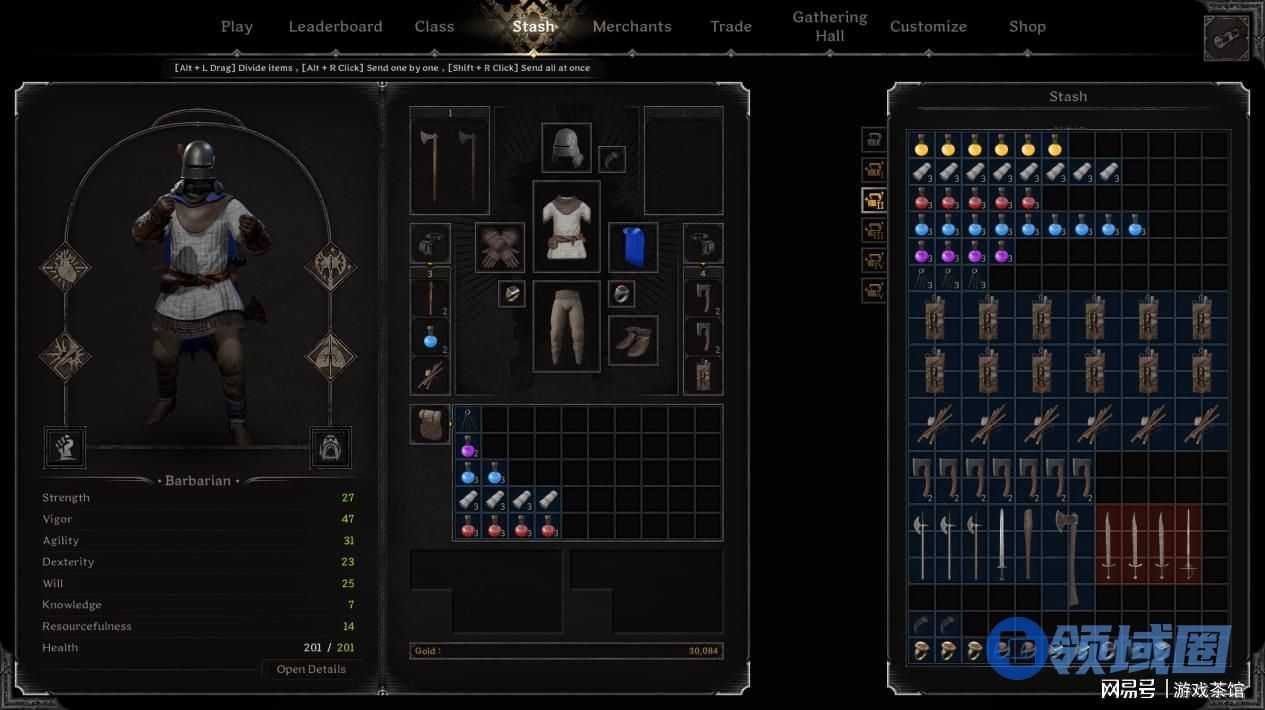Click the equipped dual axes weapon slot
This screenshot has width=1265, height=710.
(x=449, y=160)
